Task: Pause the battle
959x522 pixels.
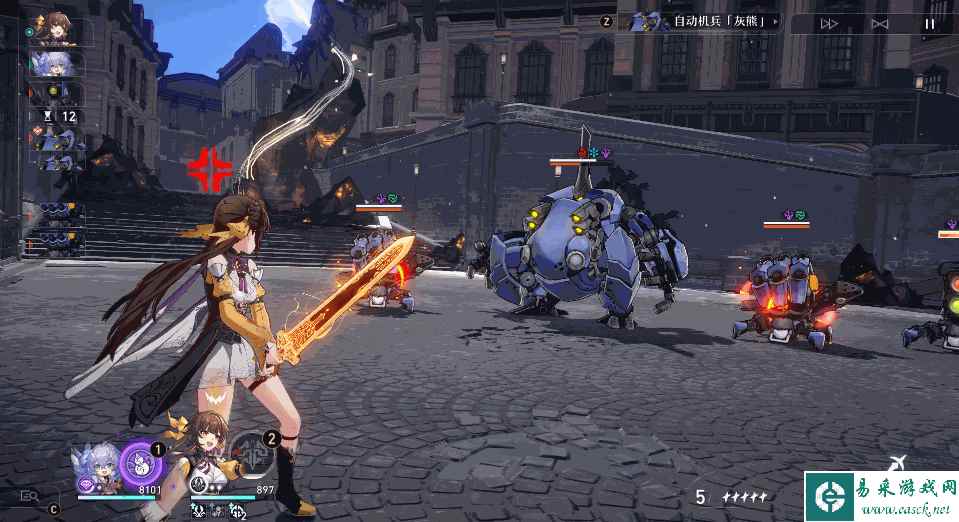Action: pyautogui.click(x=929, y=24)
